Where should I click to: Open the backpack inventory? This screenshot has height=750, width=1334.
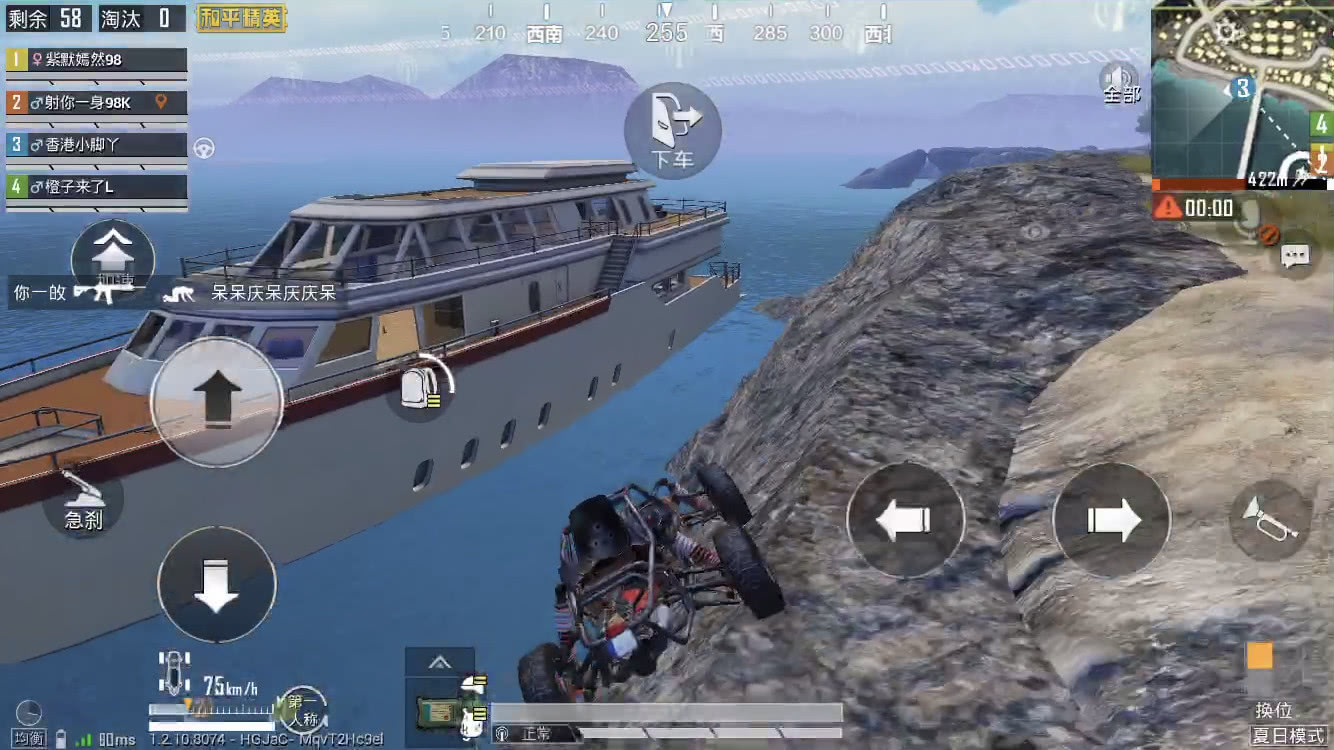click(420, 388)
